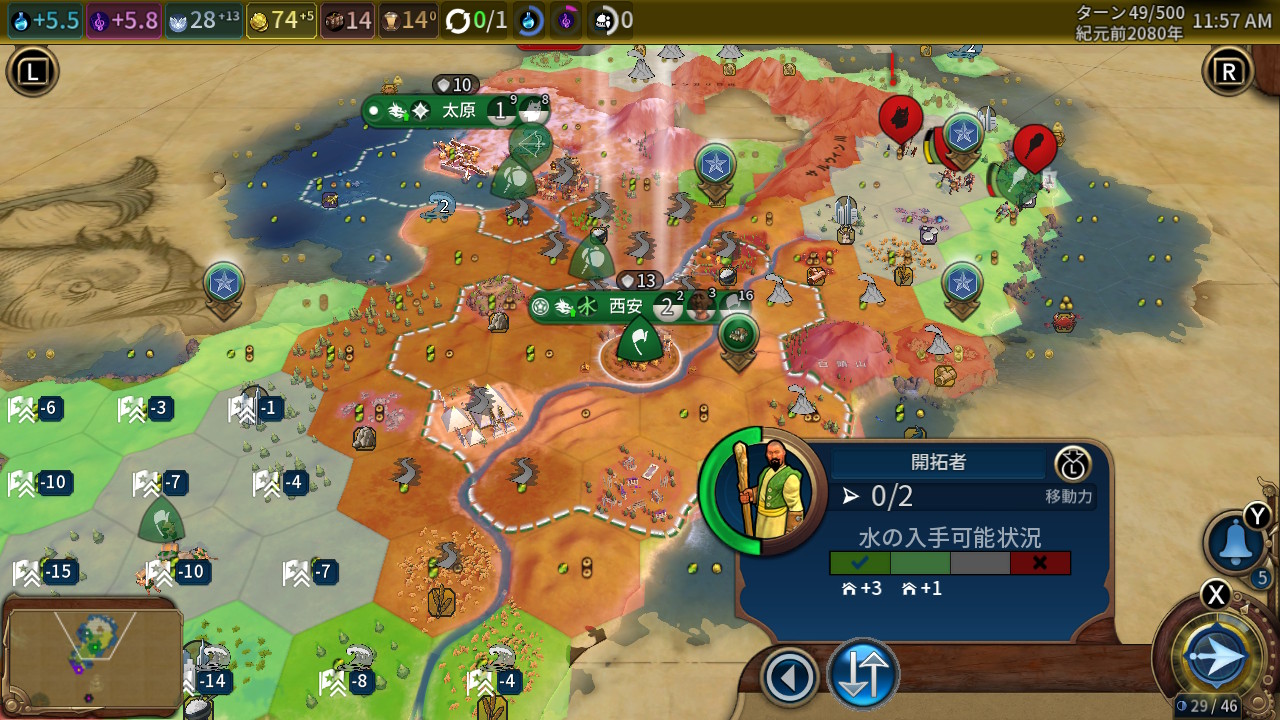This screenshot has height=720, width=1280.
Task: Open the blue flask research progress icon
Action: tap(528, 21)
